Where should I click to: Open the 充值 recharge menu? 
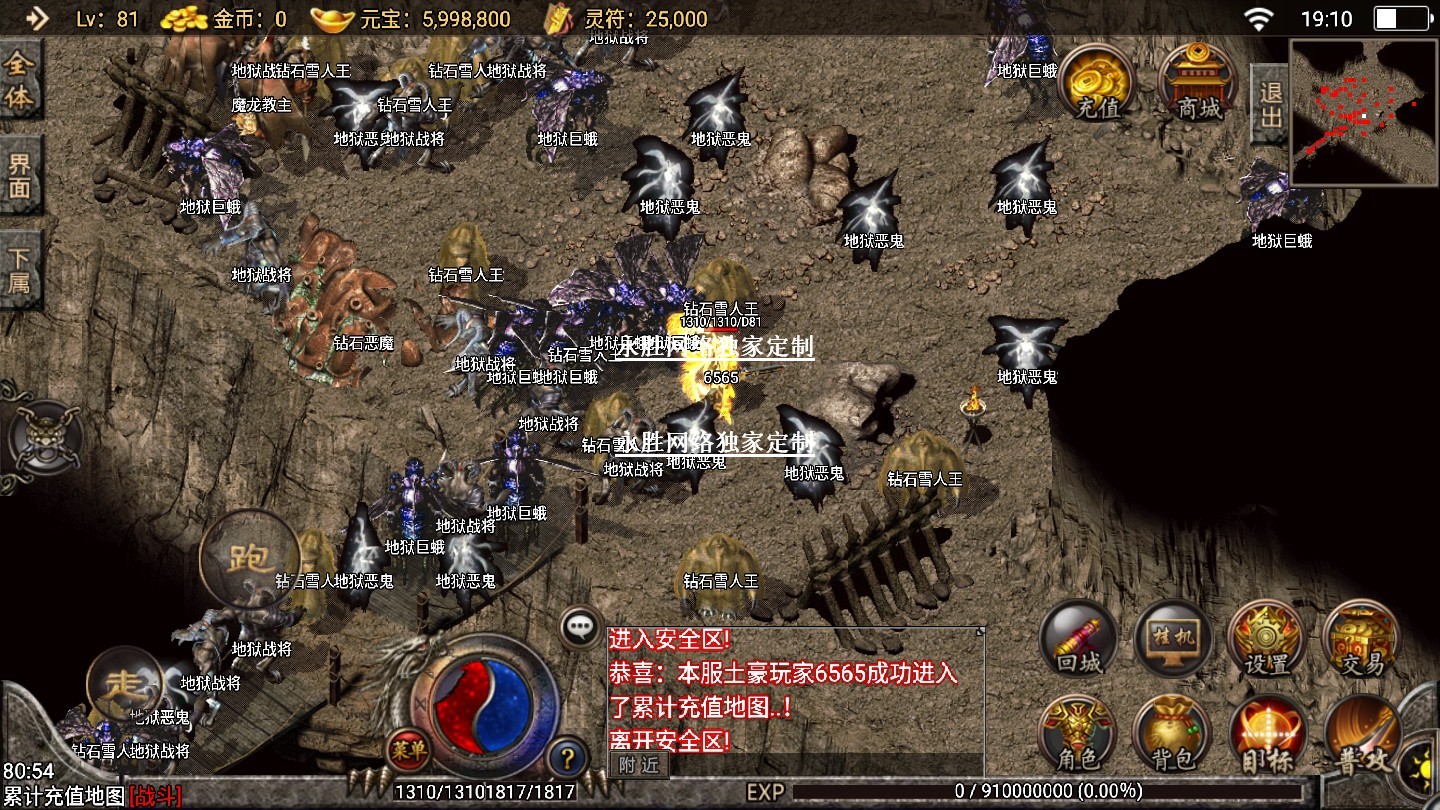coord(1097,83)
